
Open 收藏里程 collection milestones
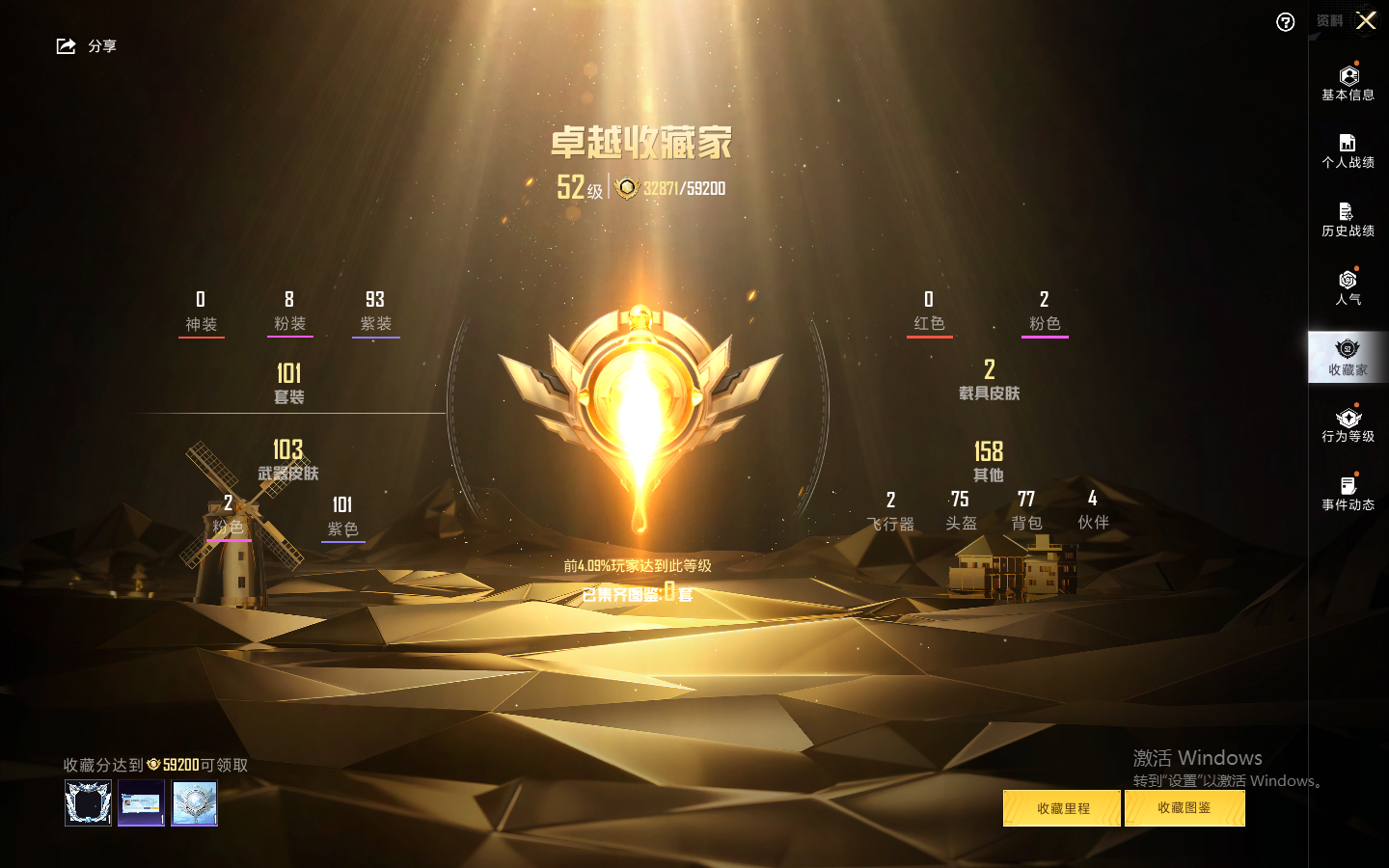pos(1062,808)
